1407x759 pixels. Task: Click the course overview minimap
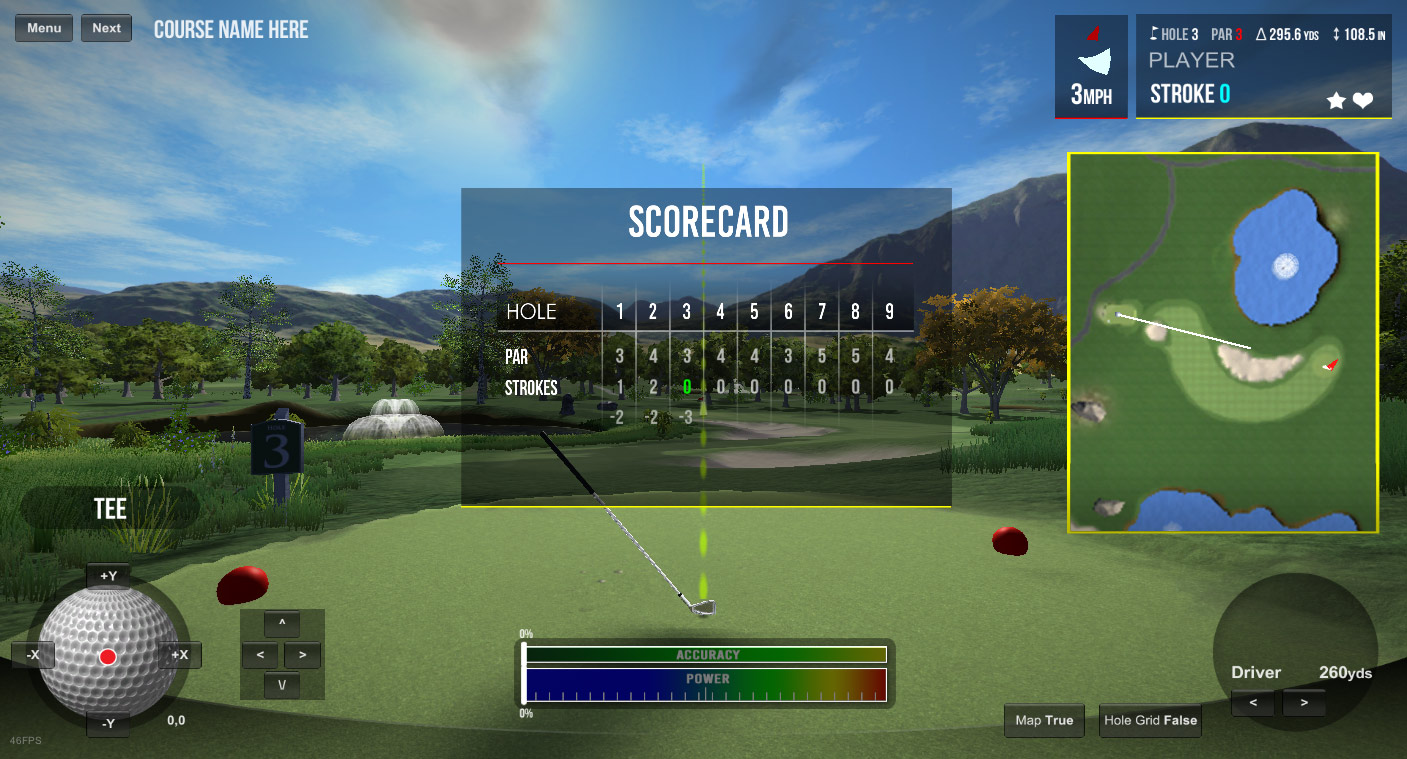pyautogui.click(x=1223, y=342)
